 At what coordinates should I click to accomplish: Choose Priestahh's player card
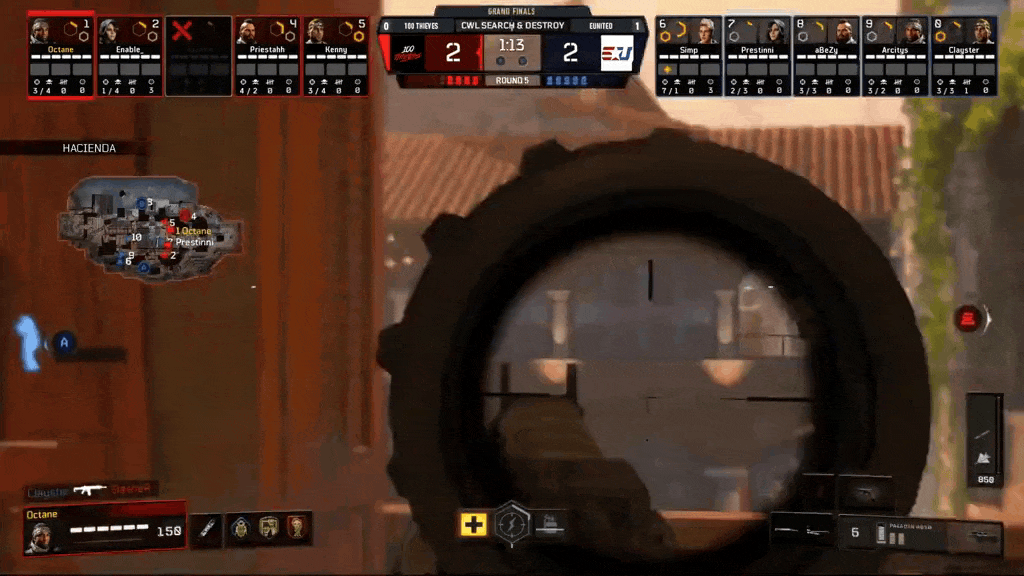point(267,56)
